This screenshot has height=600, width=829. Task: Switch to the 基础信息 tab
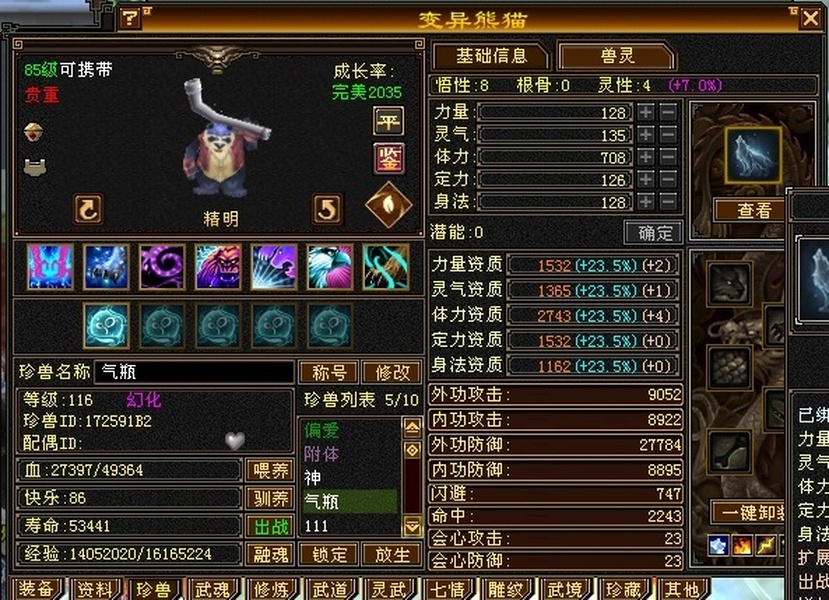point(489,56)
